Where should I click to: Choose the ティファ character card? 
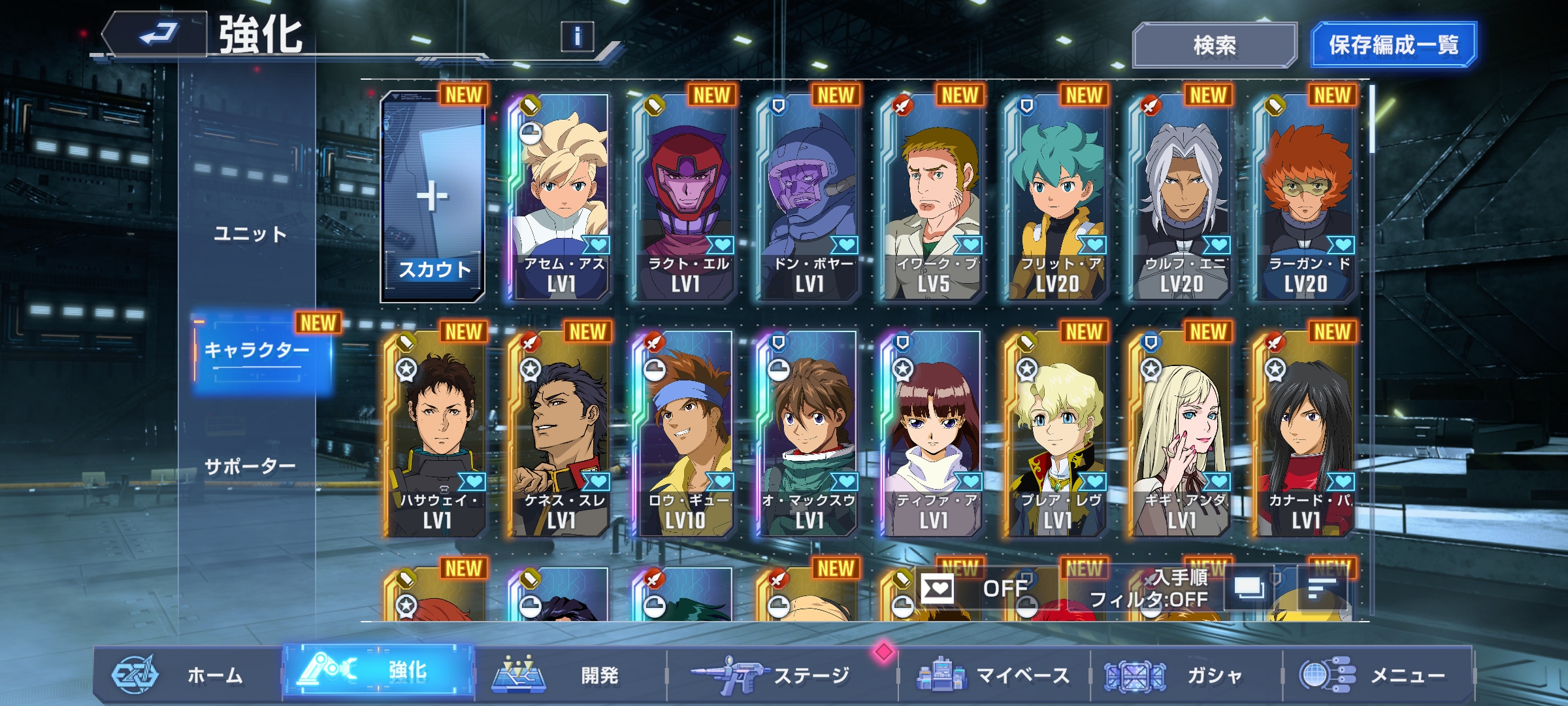pos(932,434)
